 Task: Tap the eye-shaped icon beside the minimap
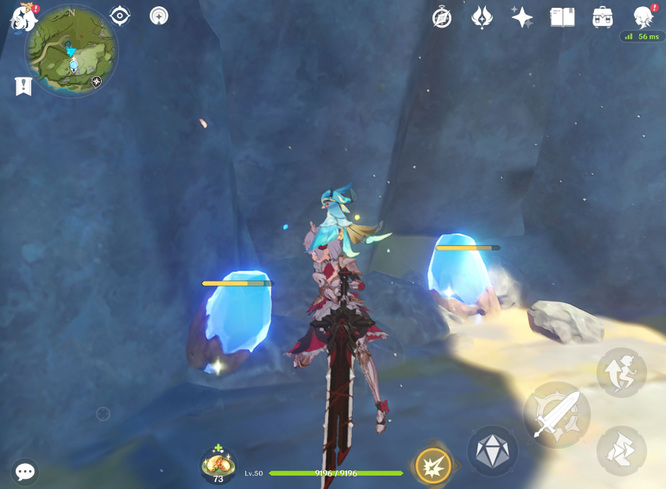pyautogui.click(x=120, y=16)
